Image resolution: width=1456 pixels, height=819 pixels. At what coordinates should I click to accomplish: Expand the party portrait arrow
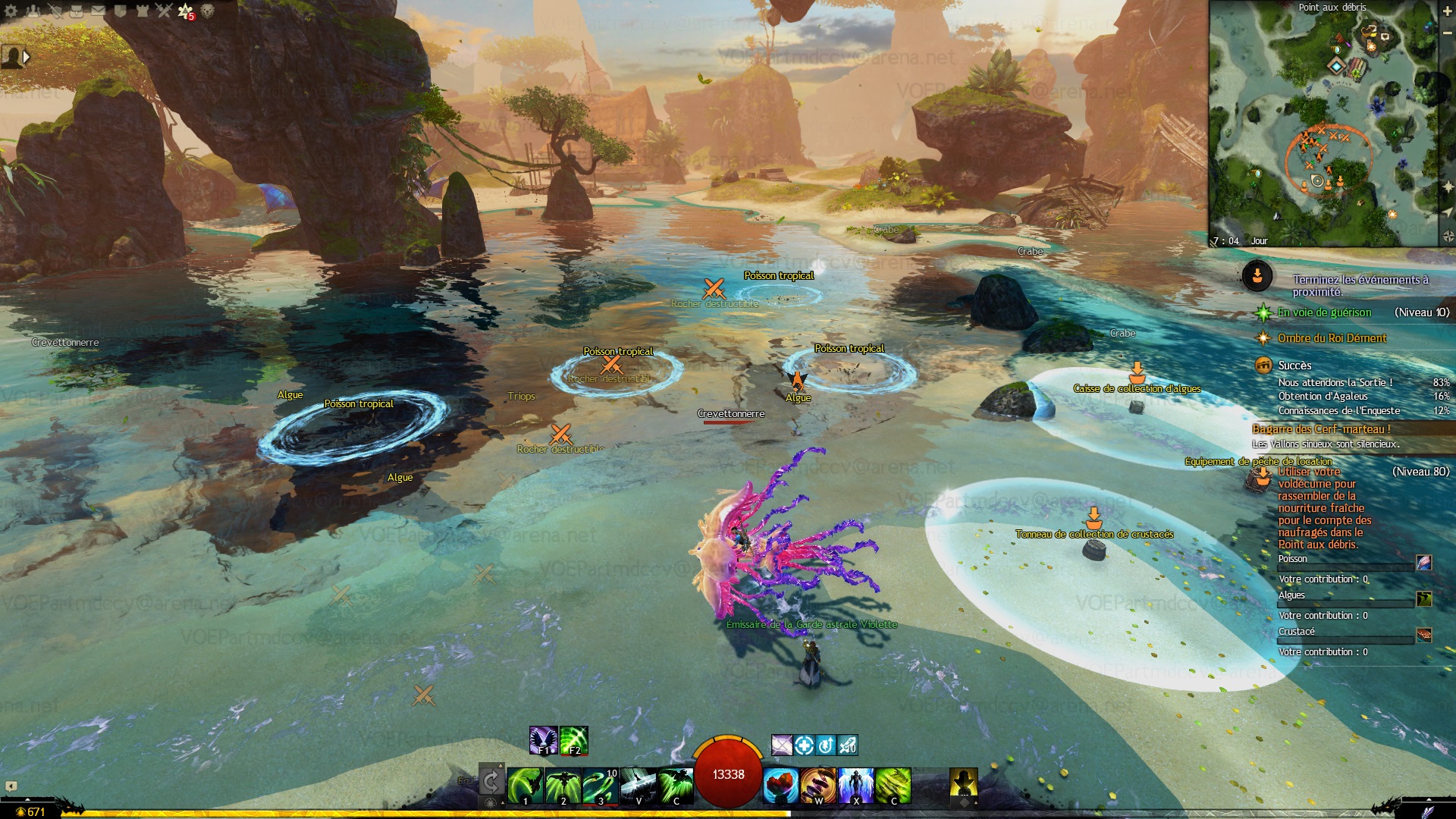(27, 57)
